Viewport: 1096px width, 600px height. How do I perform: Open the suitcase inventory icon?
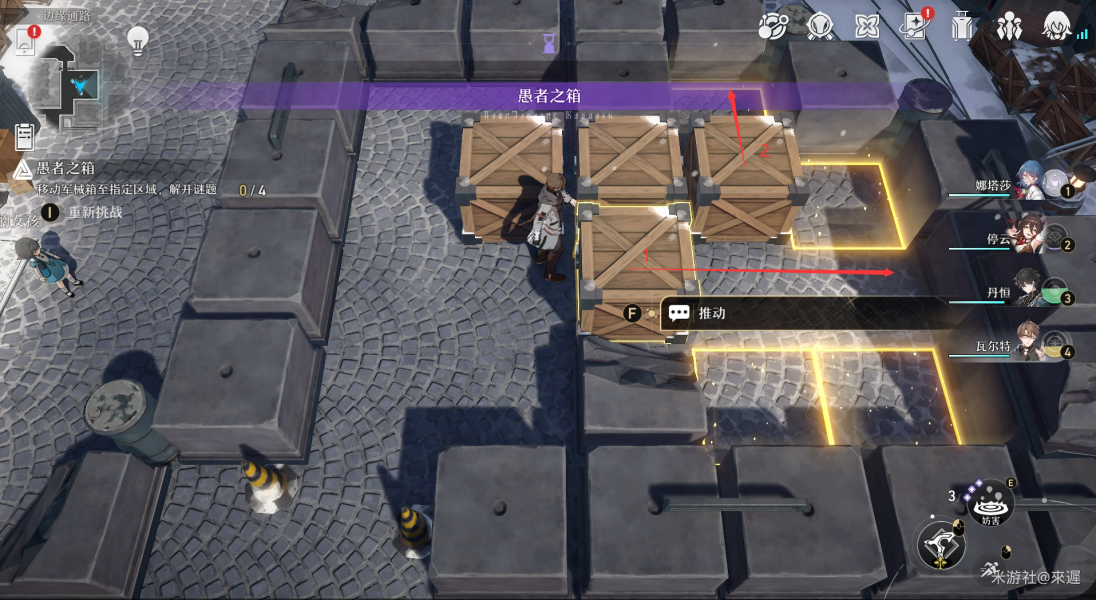962,27
